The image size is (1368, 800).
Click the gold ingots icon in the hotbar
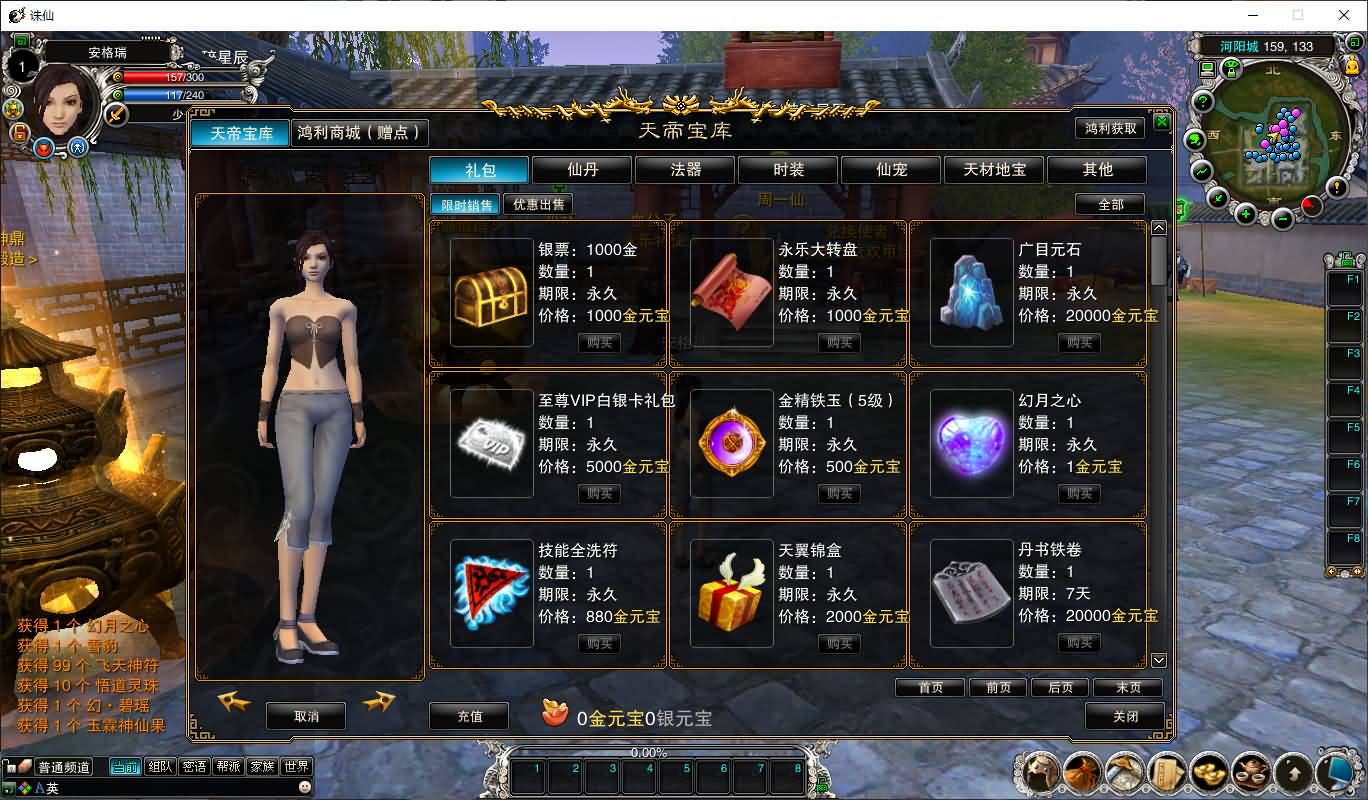click(x=1208, y=771)
